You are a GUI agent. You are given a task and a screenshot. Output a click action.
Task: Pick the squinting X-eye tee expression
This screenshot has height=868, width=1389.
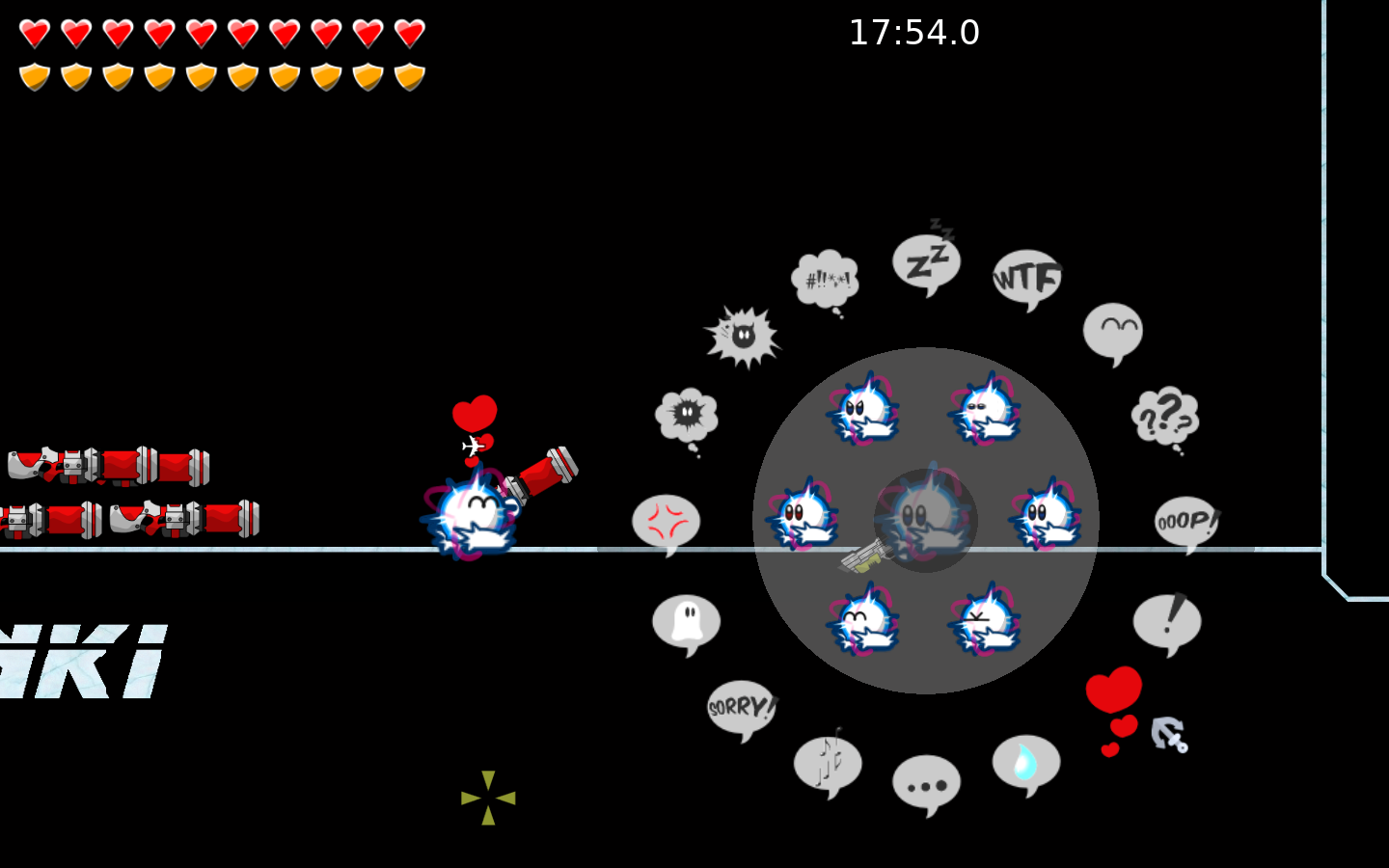(984, 620)
